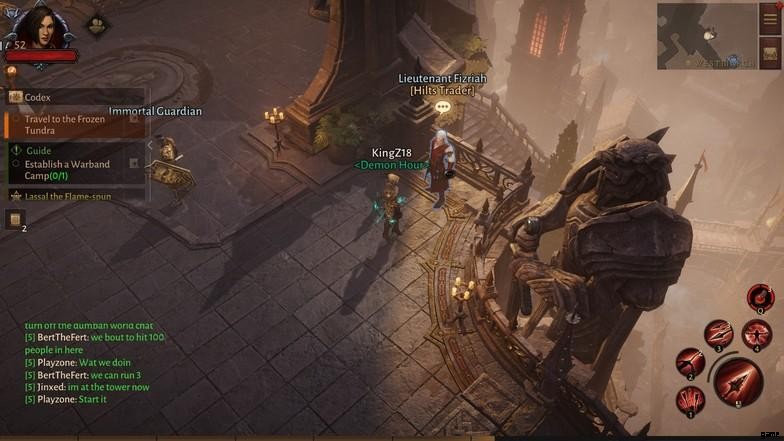
Task: Open the inventory bag button below menu
Action: pyautogui.click(x=769, y=53)
